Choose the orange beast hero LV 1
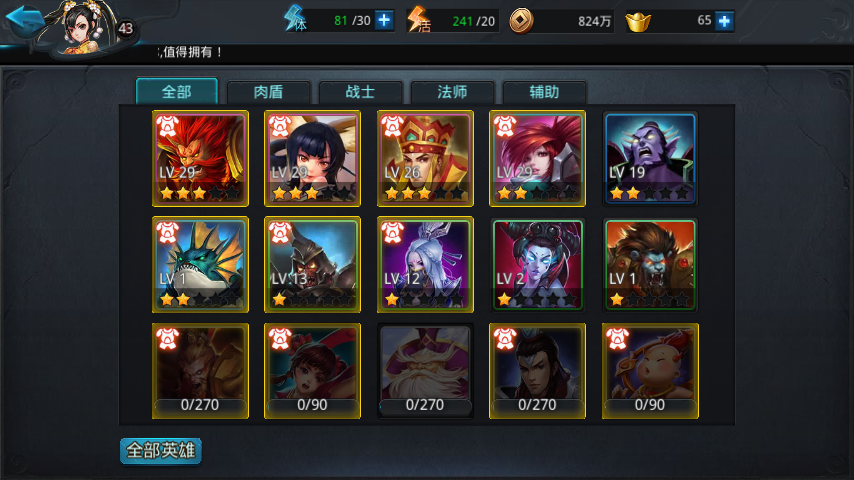The width and height of the screenshot is (854, 480). [650, 265]
